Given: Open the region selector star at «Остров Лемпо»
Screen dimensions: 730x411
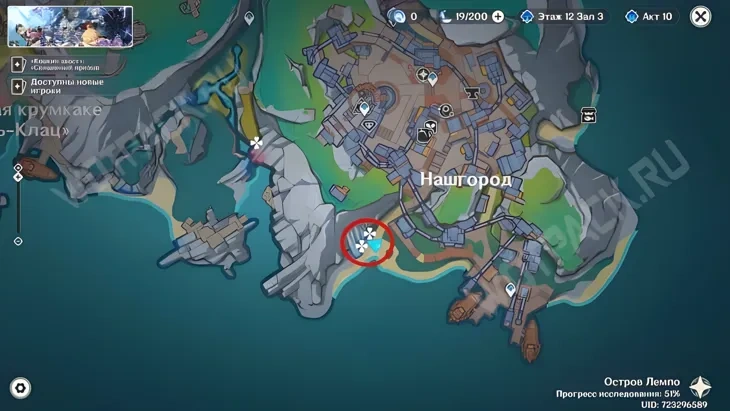Looking at the screenshot, I should pyautogui.click(x=701, y=388).
